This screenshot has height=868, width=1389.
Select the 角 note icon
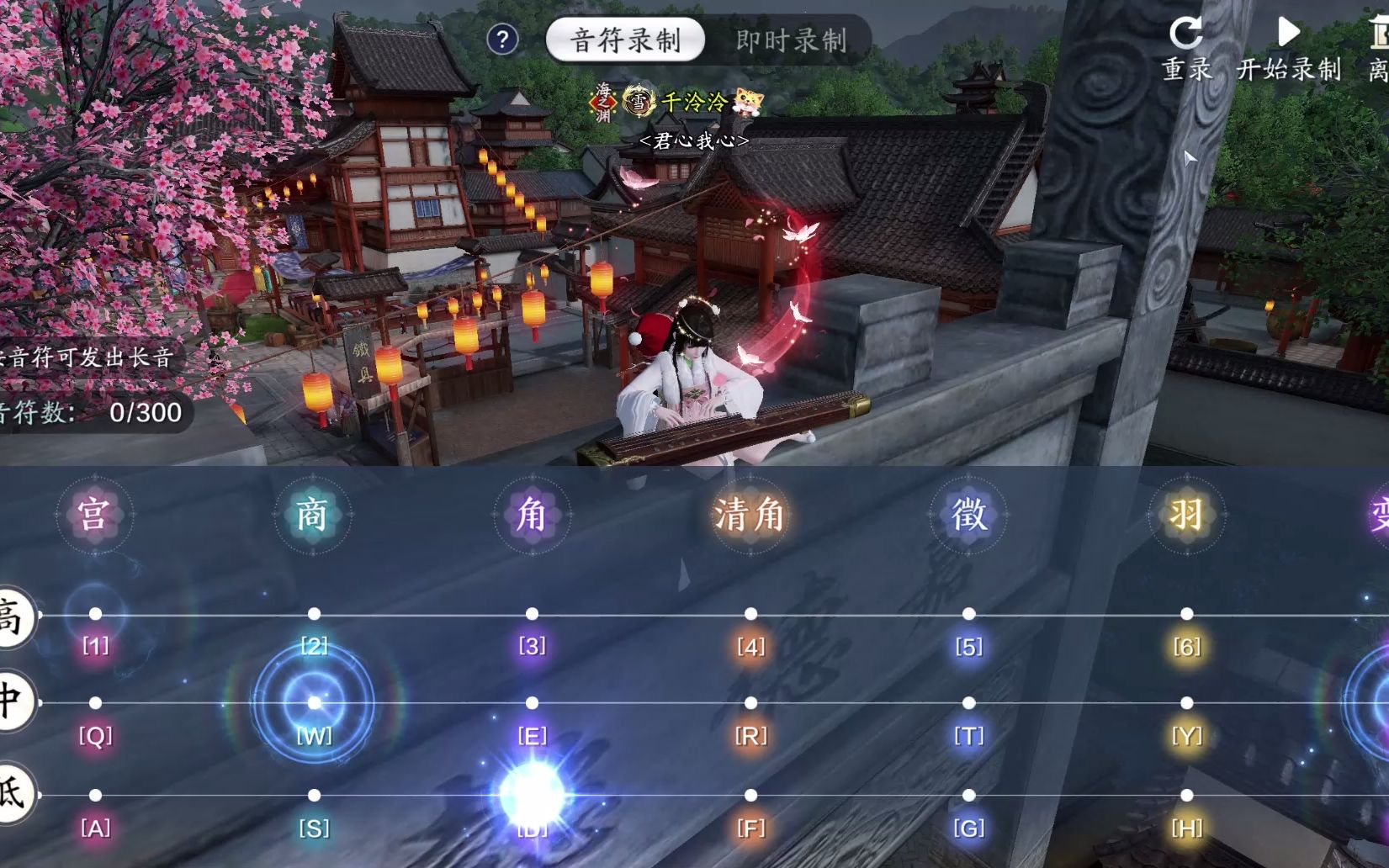532,516
